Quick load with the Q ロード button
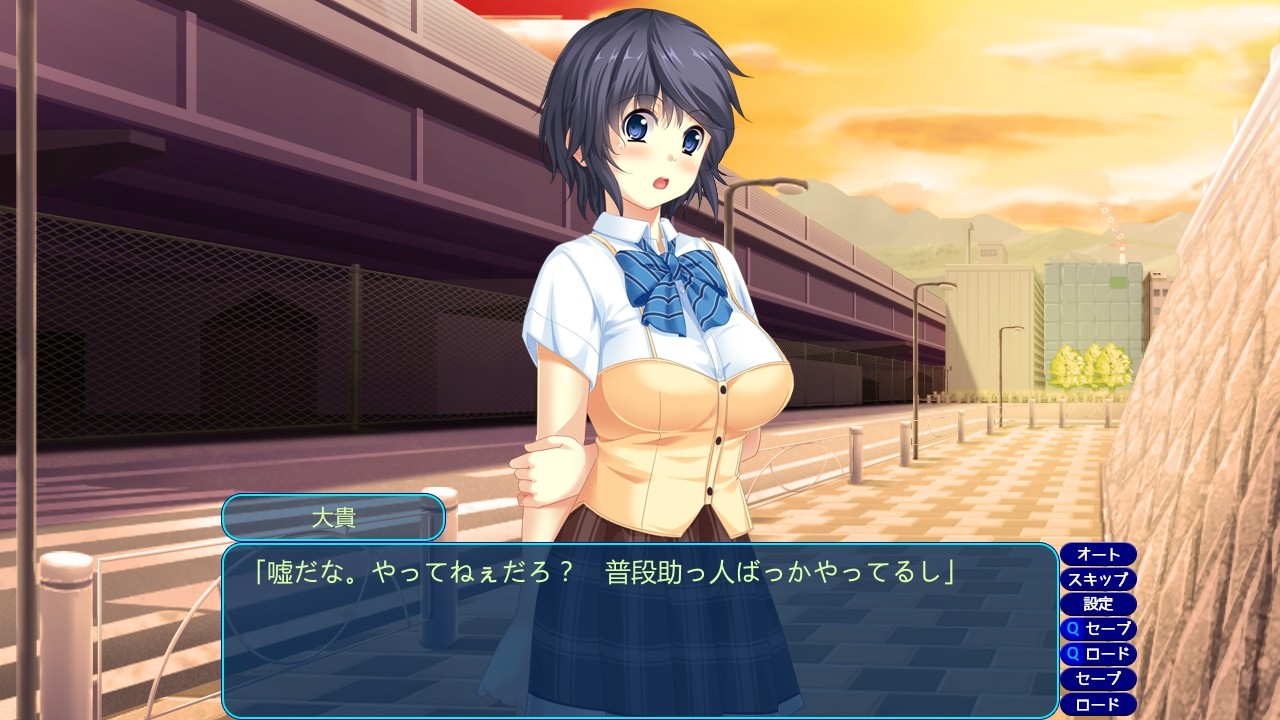1280x720 pixels. pos(1098,654)
